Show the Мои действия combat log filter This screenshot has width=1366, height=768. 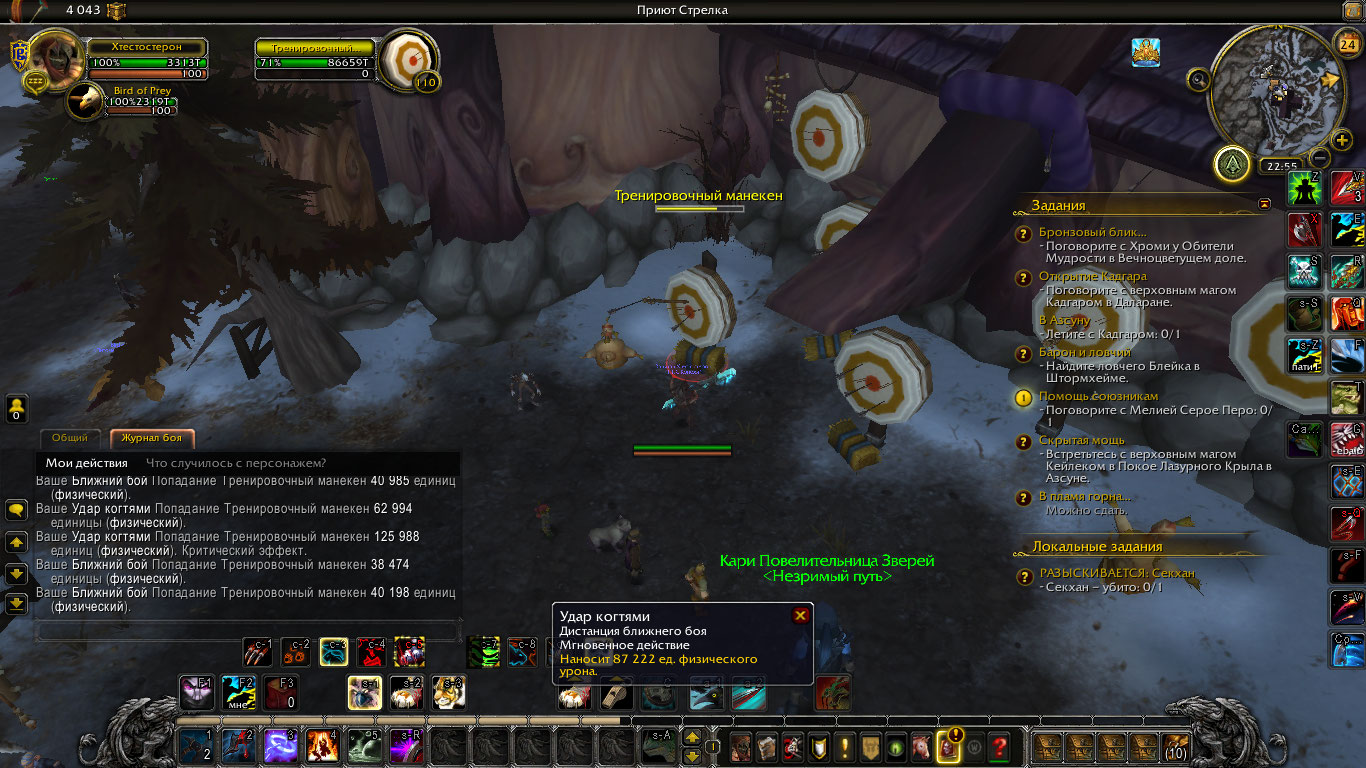[87, 463]
